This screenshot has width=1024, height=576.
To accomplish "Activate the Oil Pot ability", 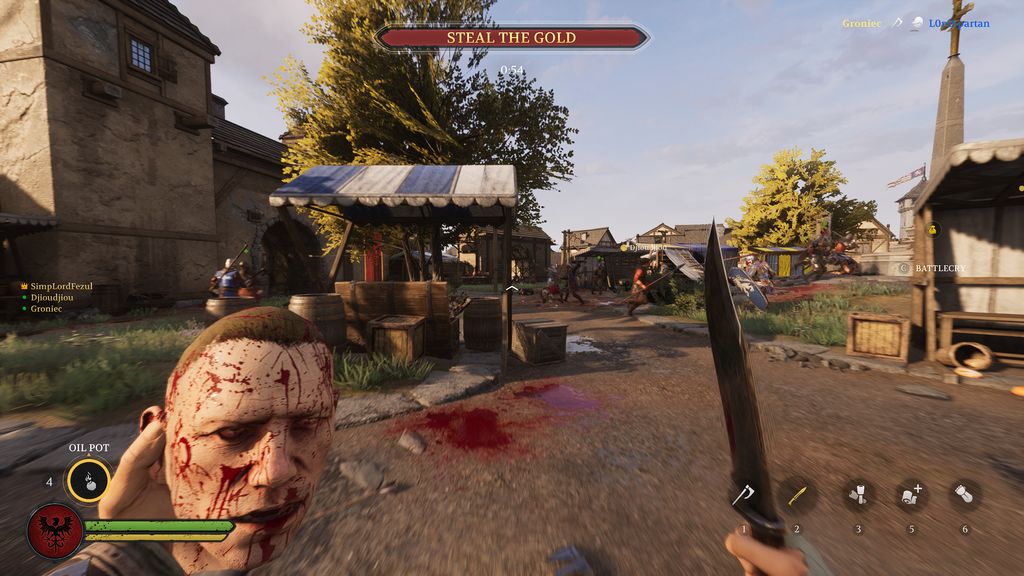I will [88, 480].
